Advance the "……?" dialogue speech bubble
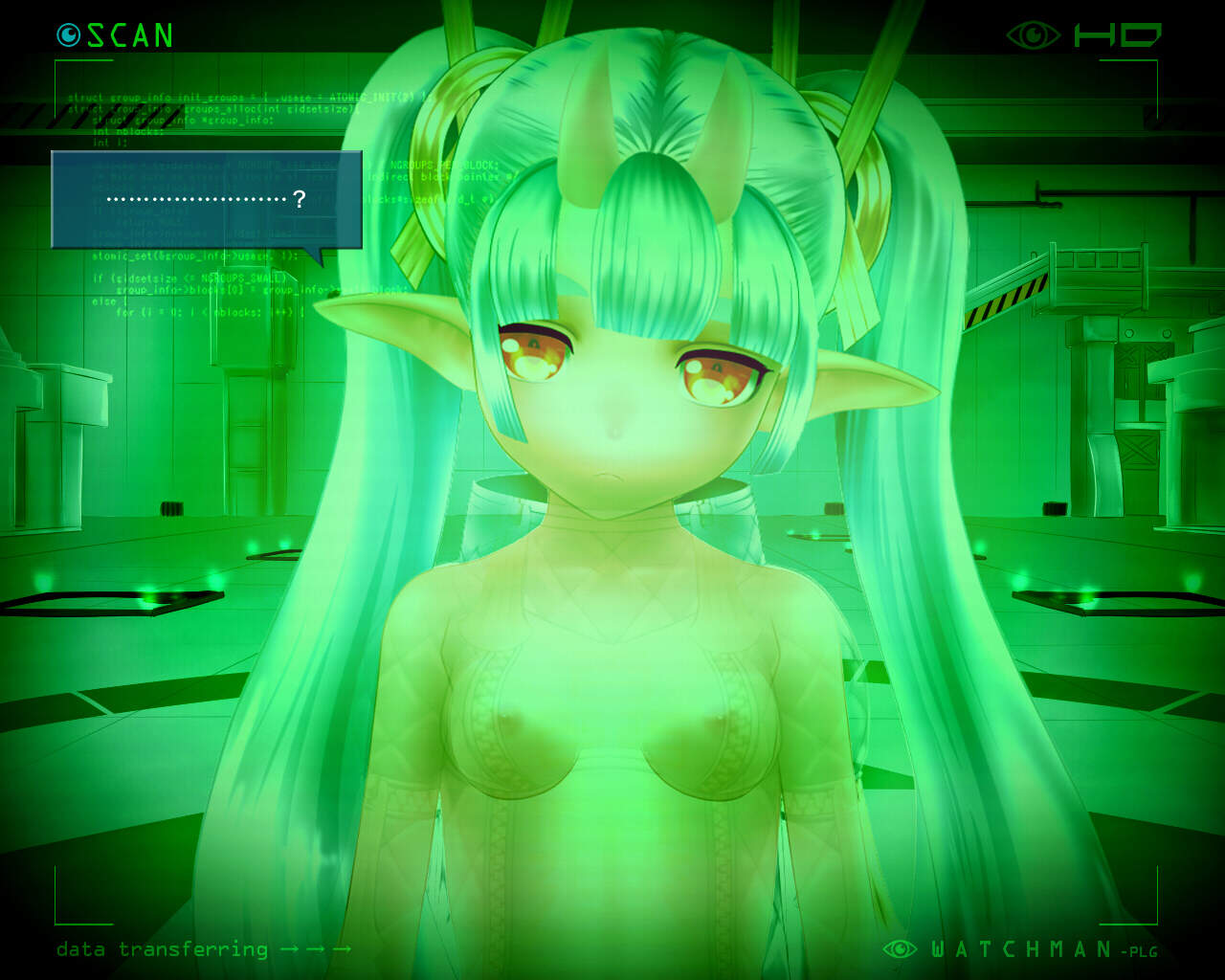 coord(207,200)
